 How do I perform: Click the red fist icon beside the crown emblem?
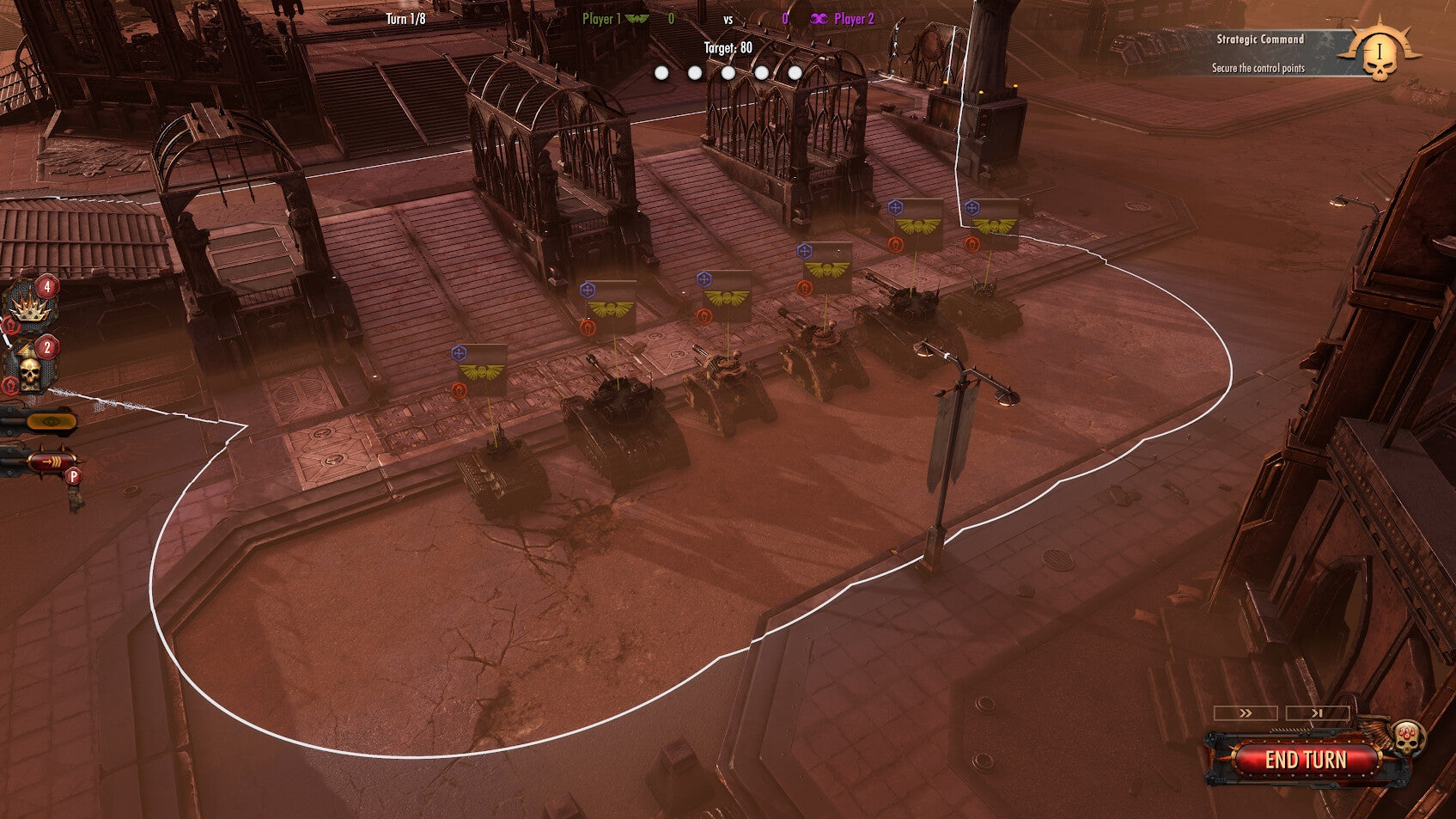coord(11,325)
